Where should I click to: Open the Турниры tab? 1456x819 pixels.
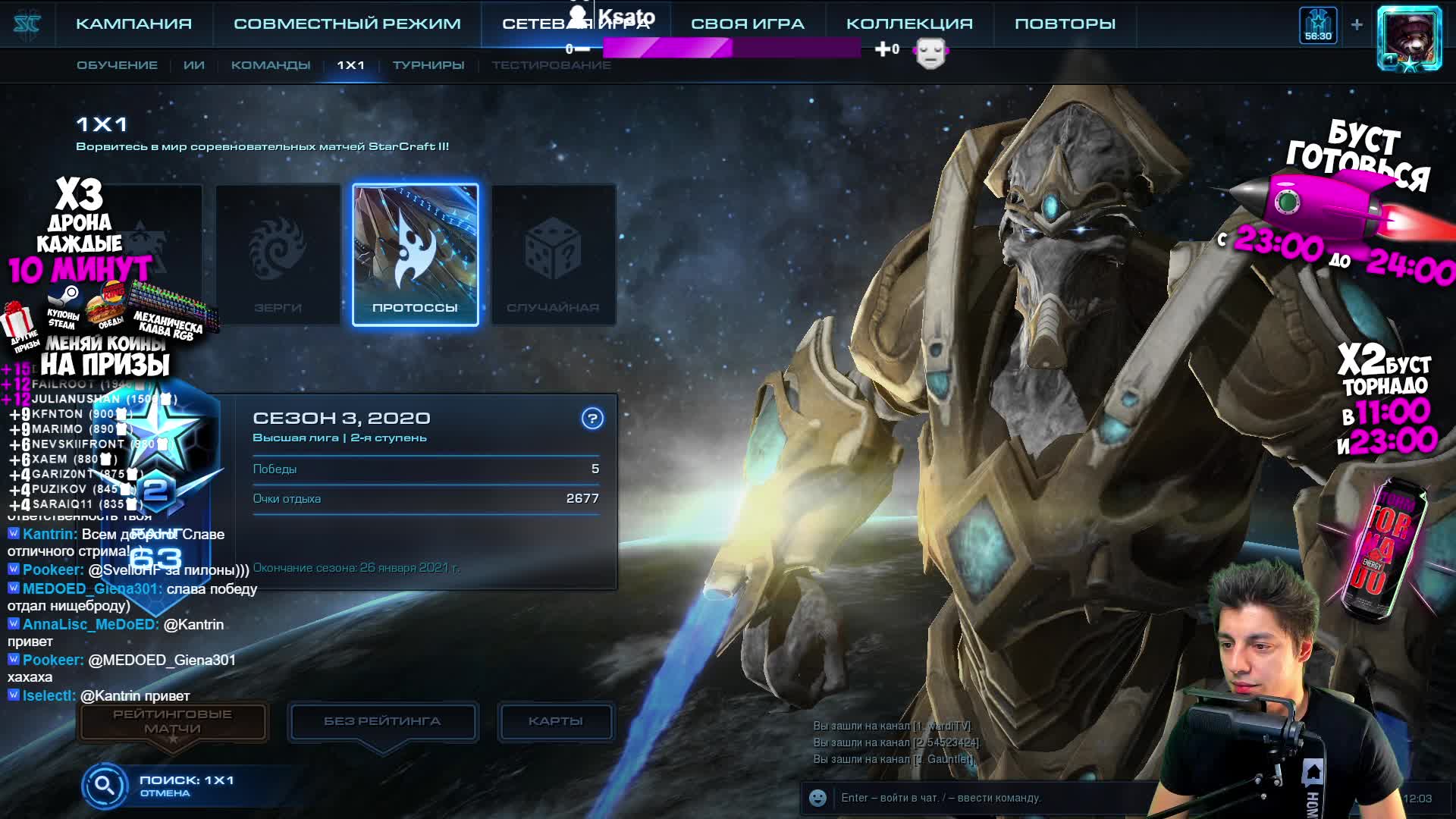point(428,65)
